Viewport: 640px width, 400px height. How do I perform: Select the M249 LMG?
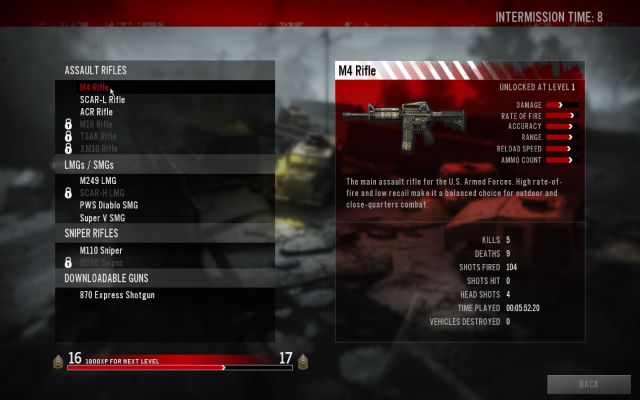click(98, 181)
